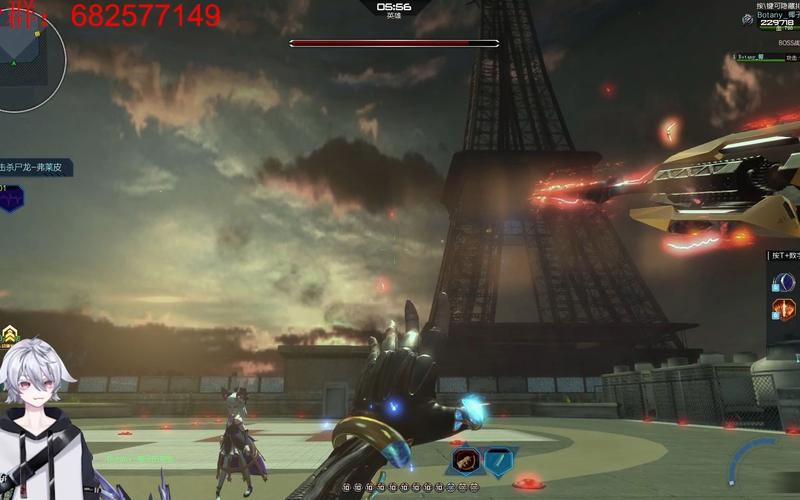Click the blue heartbeat hexagon icon
The image size is (800, 500).
[11, 198]
